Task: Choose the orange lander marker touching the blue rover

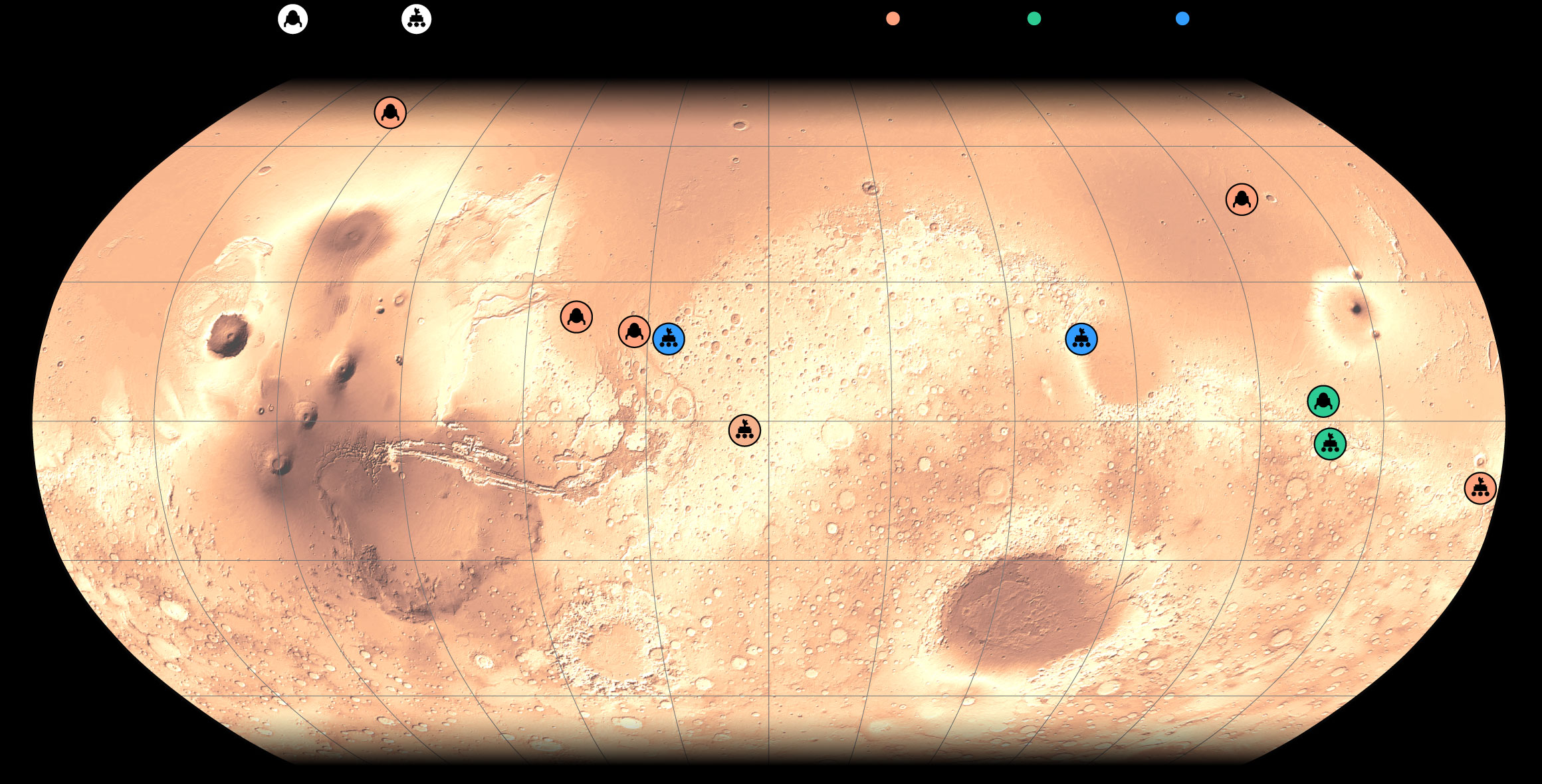Action: [x=634, y=331]
